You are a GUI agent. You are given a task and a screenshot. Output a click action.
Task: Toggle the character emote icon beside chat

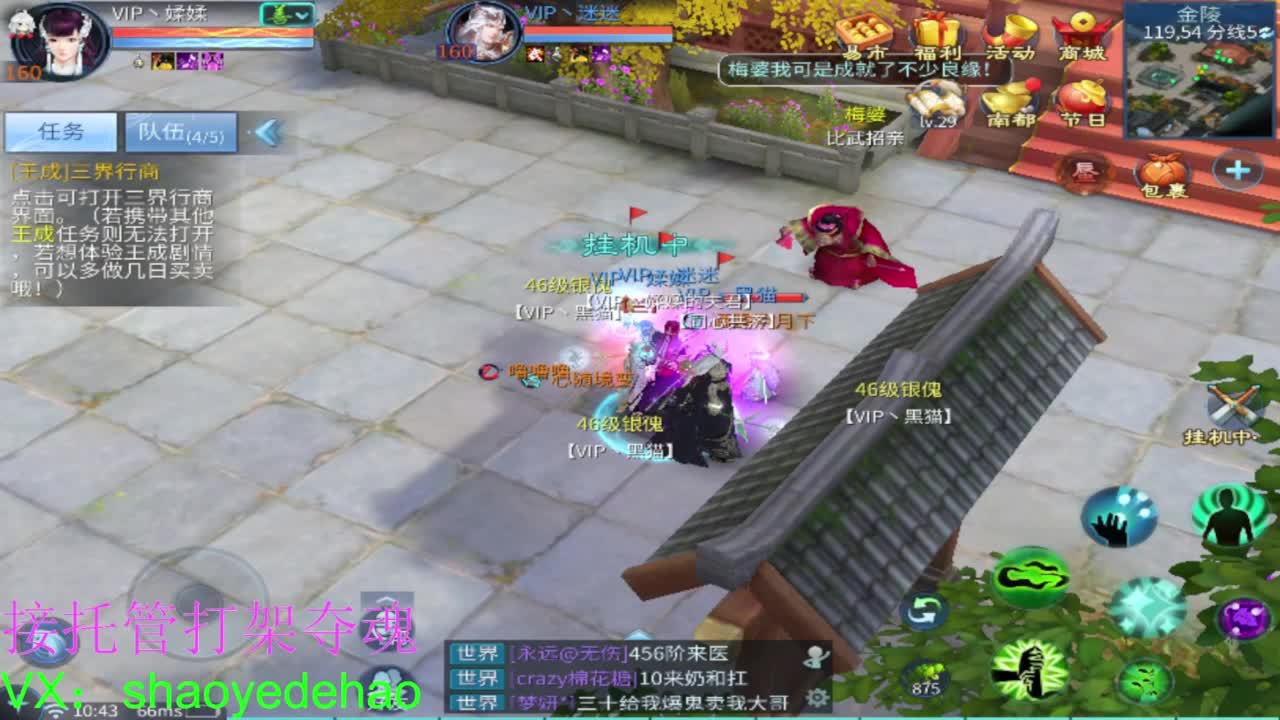pyautogui.click(x=814, y=656)
